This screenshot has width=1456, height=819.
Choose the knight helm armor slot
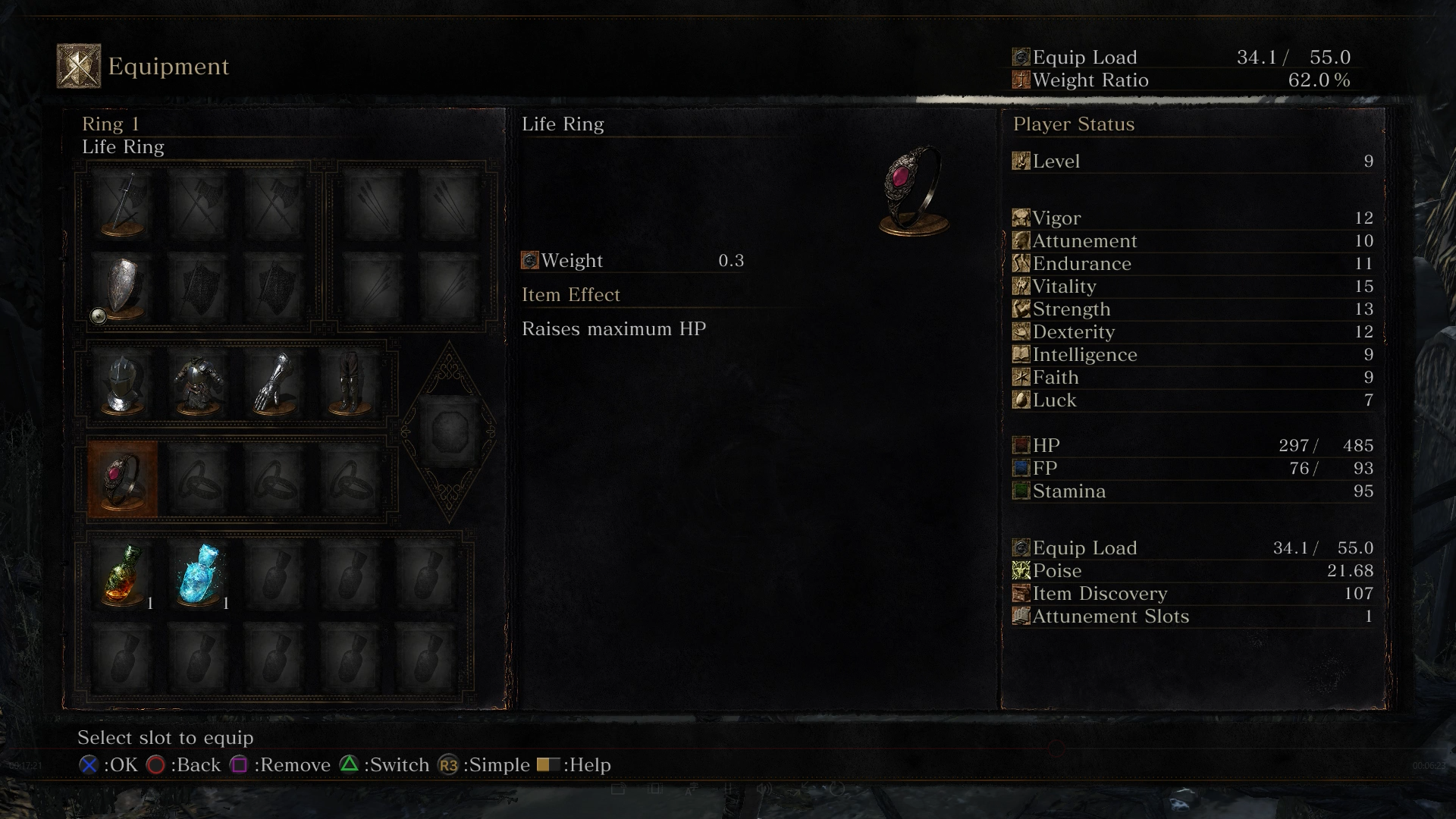coord(122,384)
